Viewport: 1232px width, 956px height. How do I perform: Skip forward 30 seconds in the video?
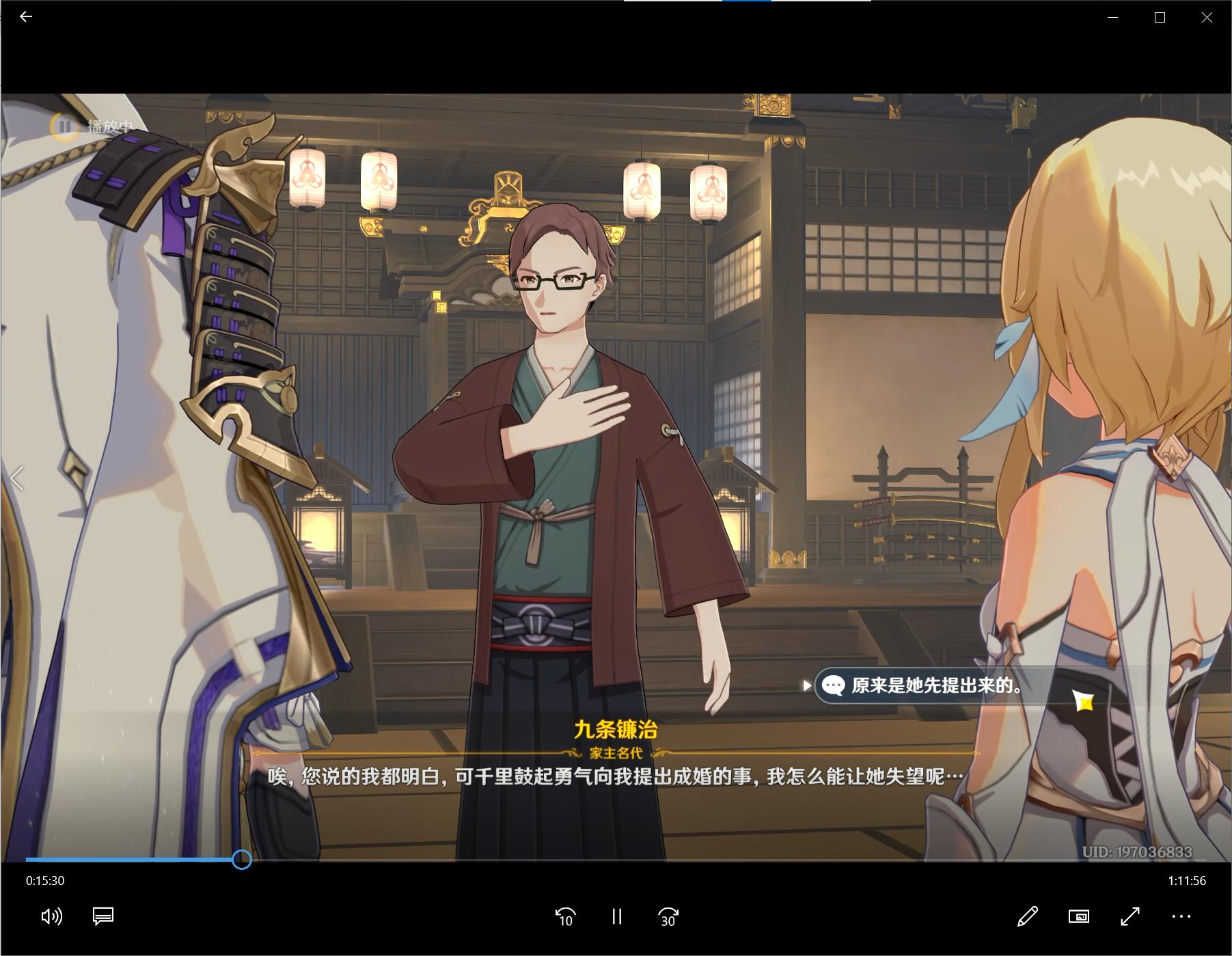668,916
